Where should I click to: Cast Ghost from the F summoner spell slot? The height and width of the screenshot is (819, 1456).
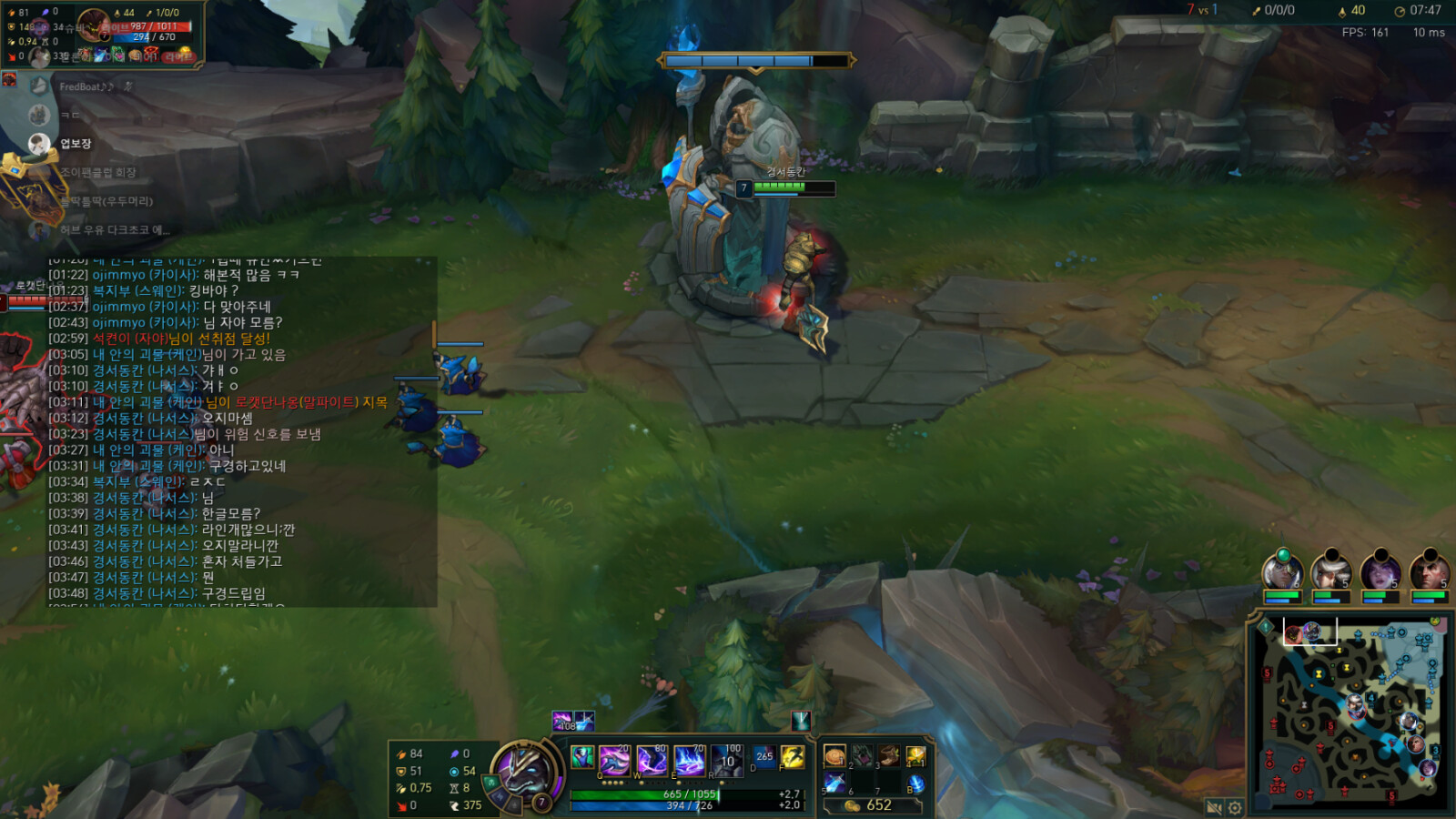(792, 758)
